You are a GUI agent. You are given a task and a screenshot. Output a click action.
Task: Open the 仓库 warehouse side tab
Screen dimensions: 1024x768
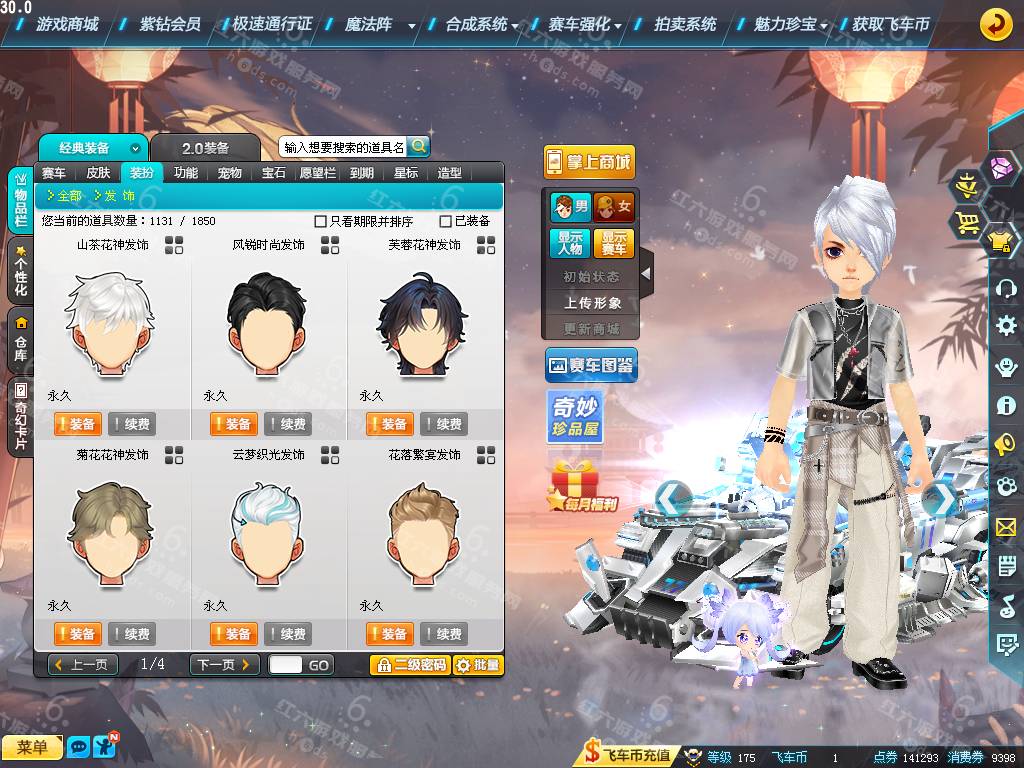tap(20, 338)
